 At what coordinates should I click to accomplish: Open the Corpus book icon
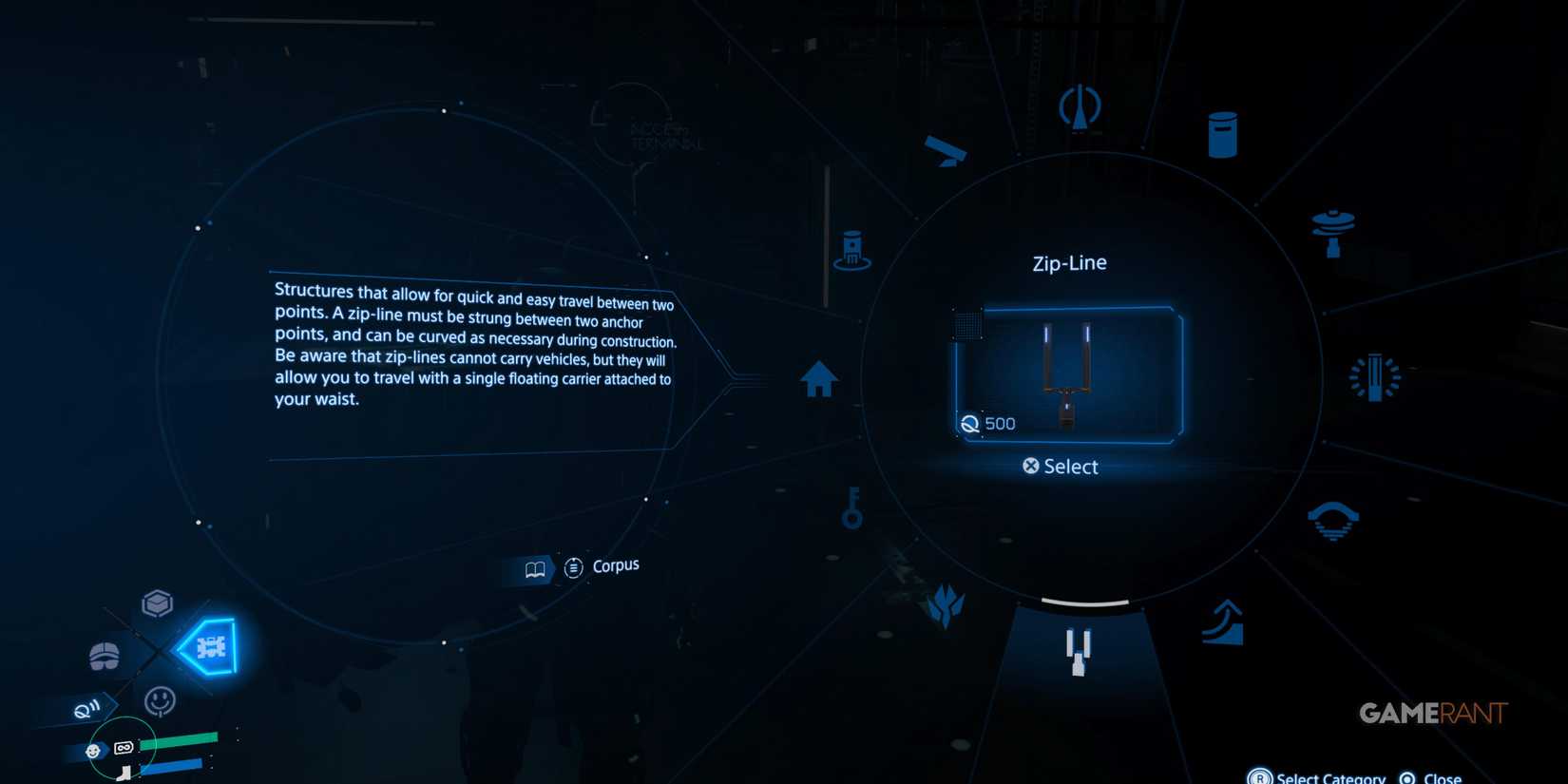pyautogui.click(x=535, y=567)
